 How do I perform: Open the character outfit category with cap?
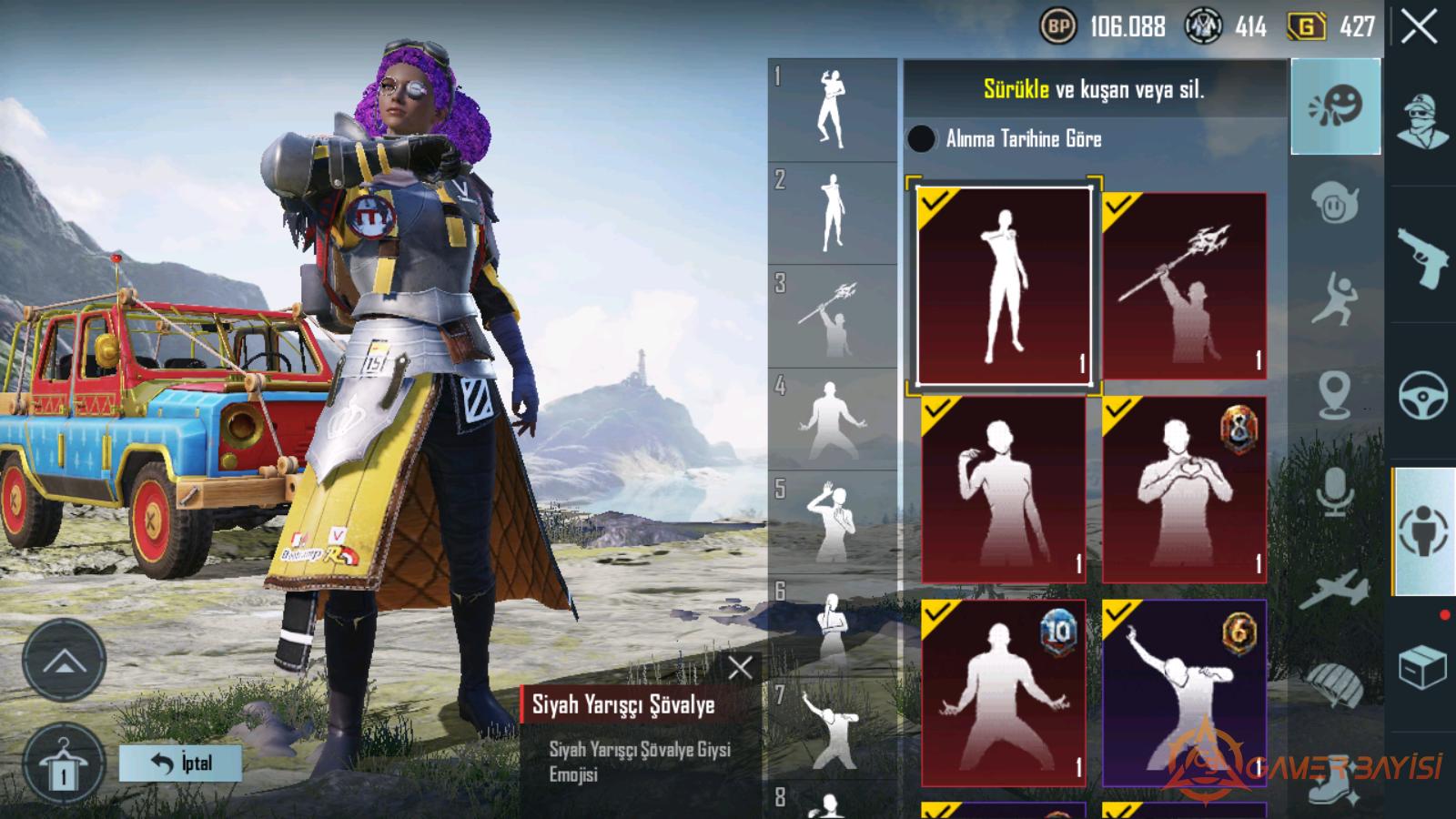1423,121
